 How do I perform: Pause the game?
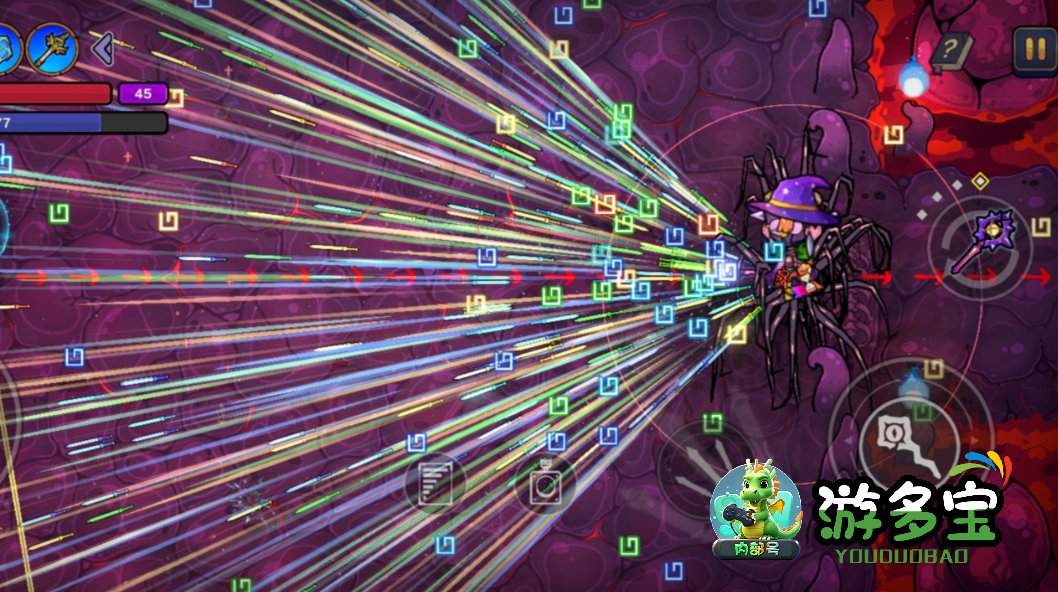coord(1033,47)
